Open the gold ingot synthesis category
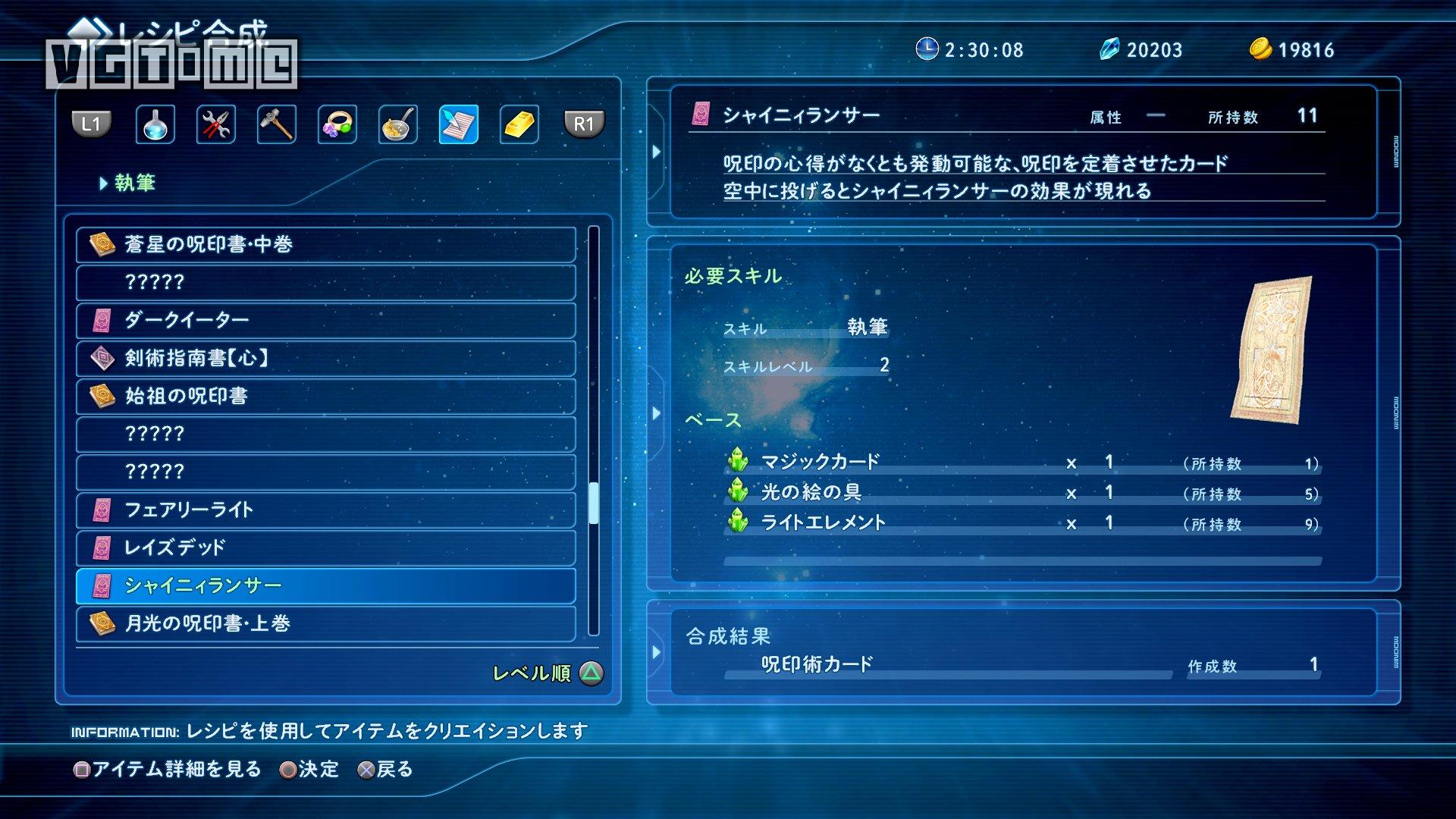Screen dimensions: 1456x819 (x=519, y=124)
